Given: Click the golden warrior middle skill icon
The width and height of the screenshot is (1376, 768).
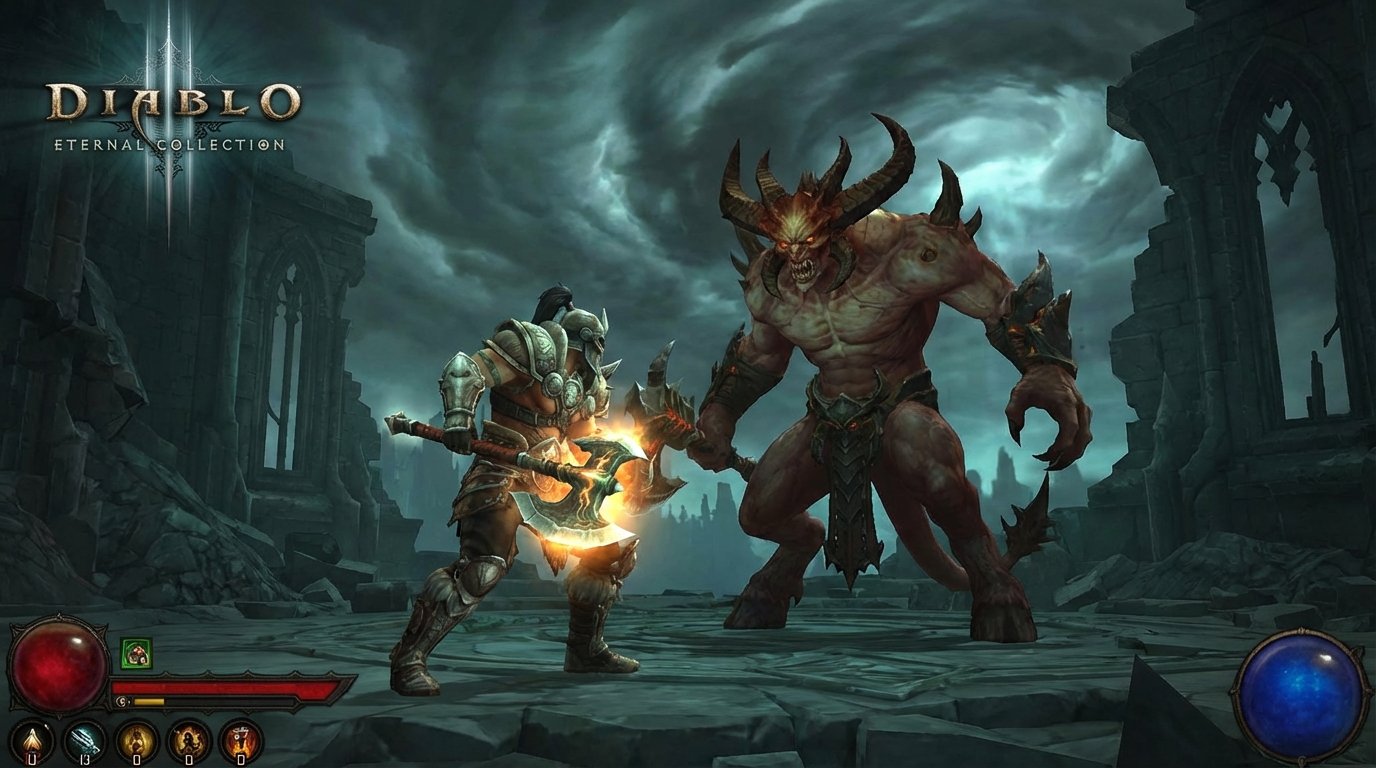Looking at the screenshot, I should (x=136, y=740).
